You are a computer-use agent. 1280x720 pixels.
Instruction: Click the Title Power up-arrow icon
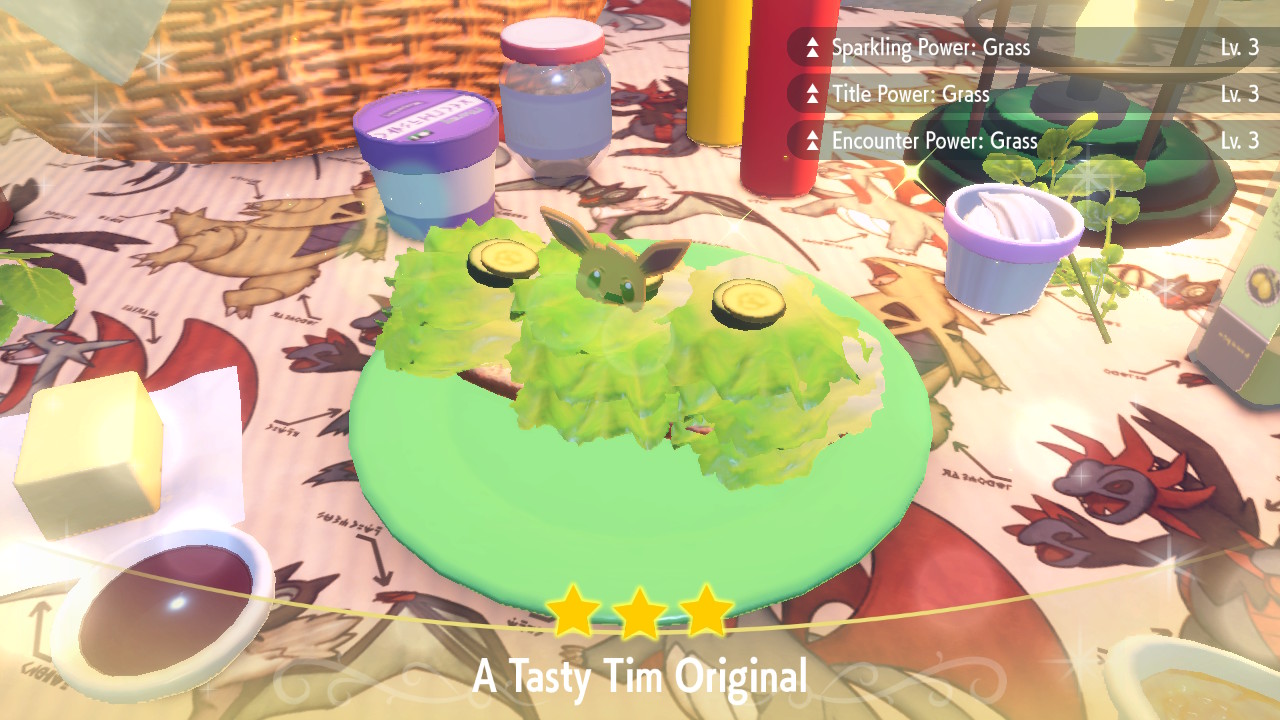[814, 94]
